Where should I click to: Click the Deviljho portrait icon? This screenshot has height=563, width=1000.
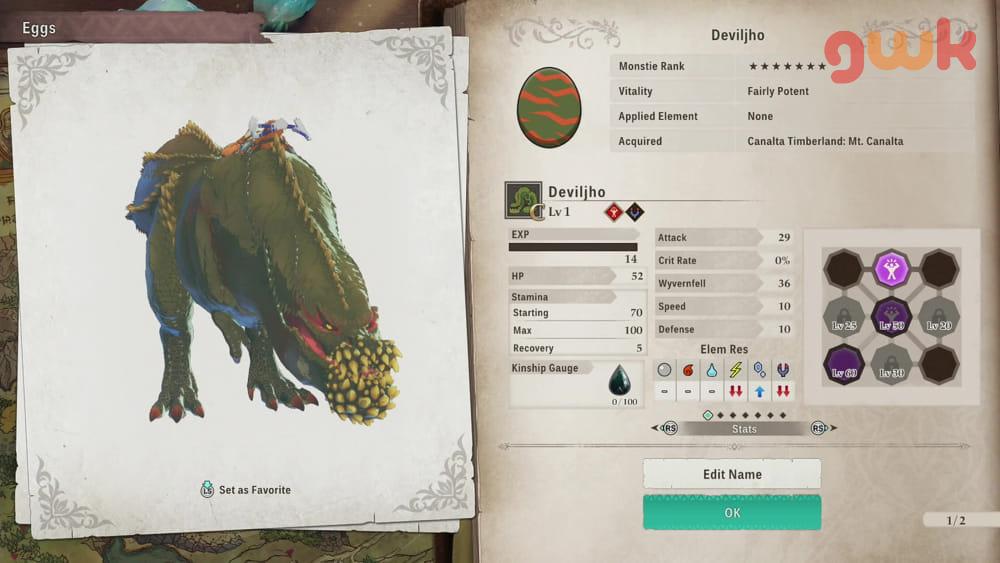523,200
